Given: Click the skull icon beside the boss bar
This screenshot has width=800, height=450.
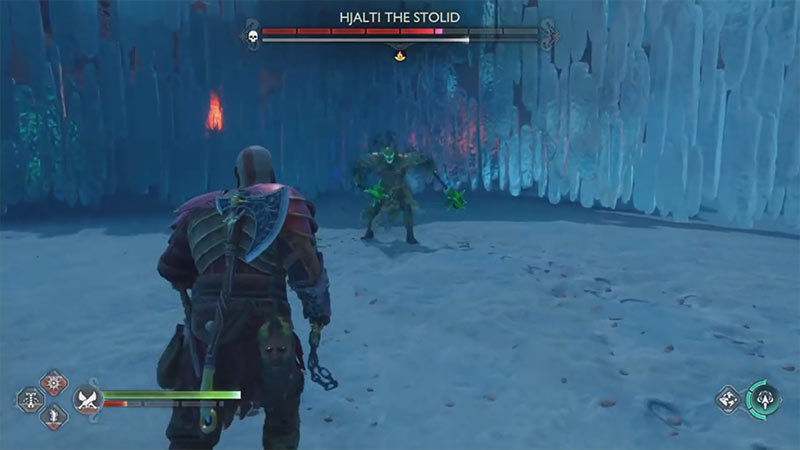Looking at the screenshot, I should 251,36.
